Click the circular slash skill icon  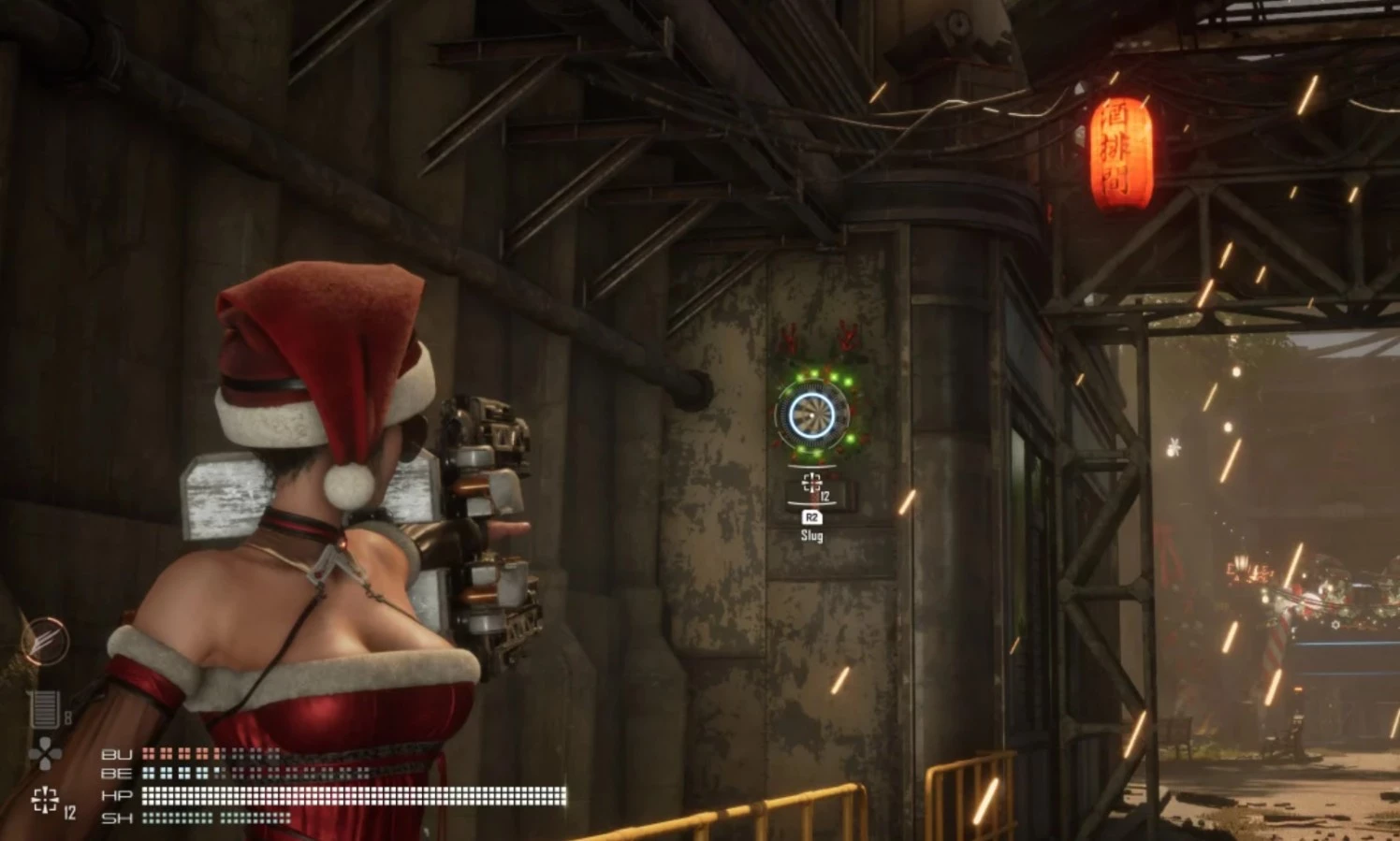tap(45, 642)
